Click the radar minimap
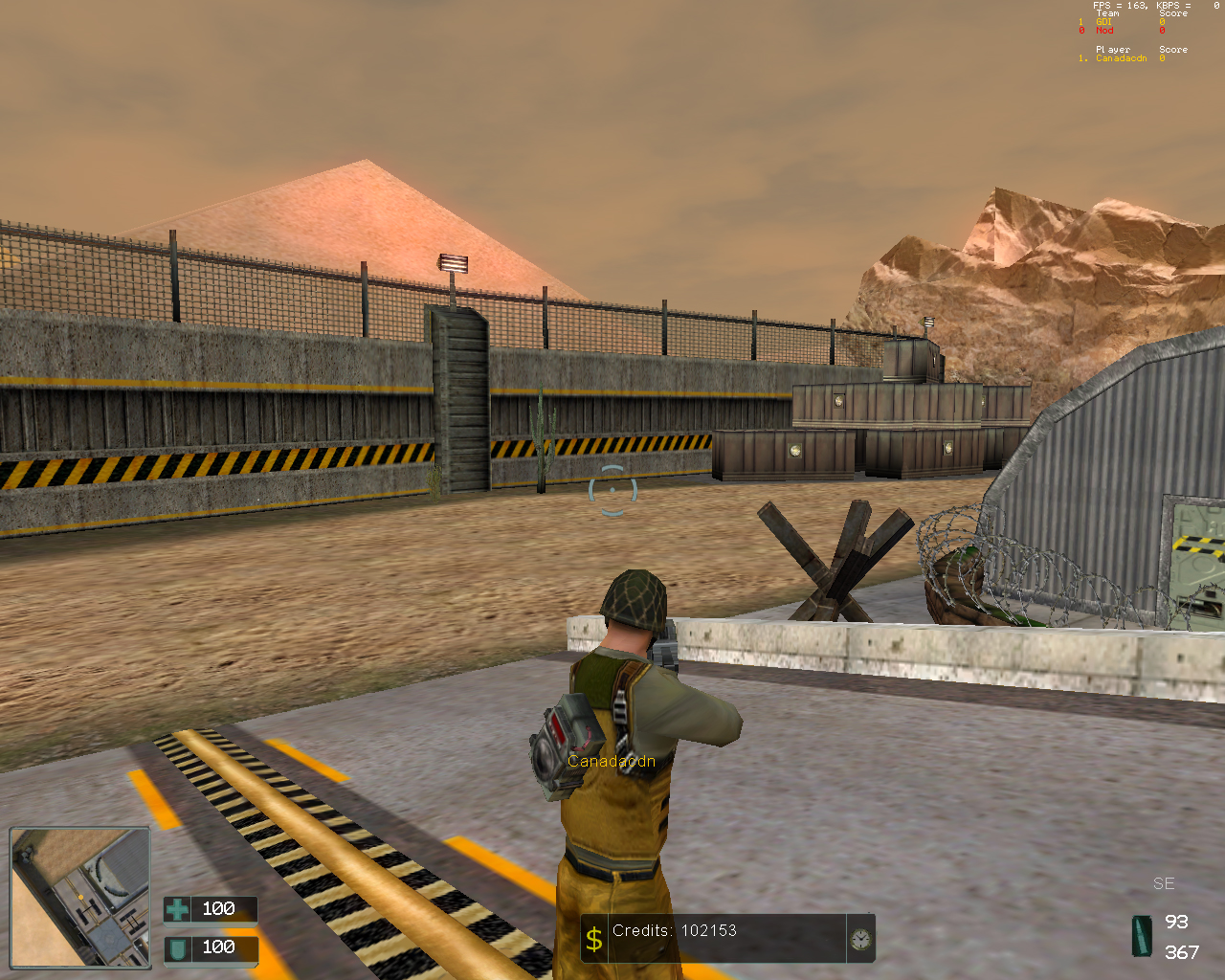Image resolution: width=1225 pixels, height=980 pixels. tap(80, 897)
